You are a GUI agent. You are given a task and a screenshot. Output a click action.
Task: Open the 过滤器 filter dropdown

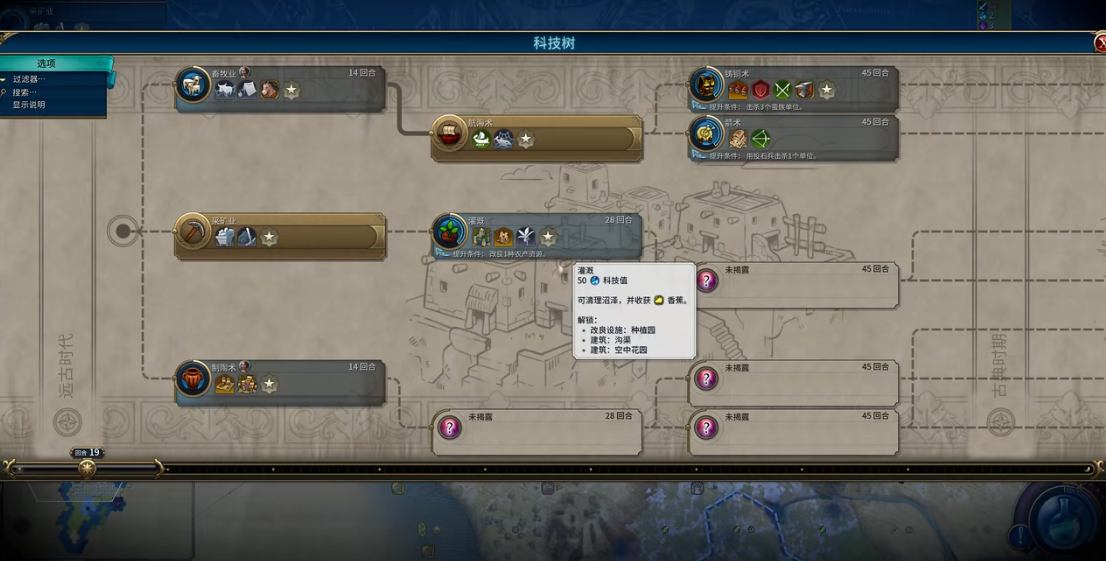pos(30,79)
